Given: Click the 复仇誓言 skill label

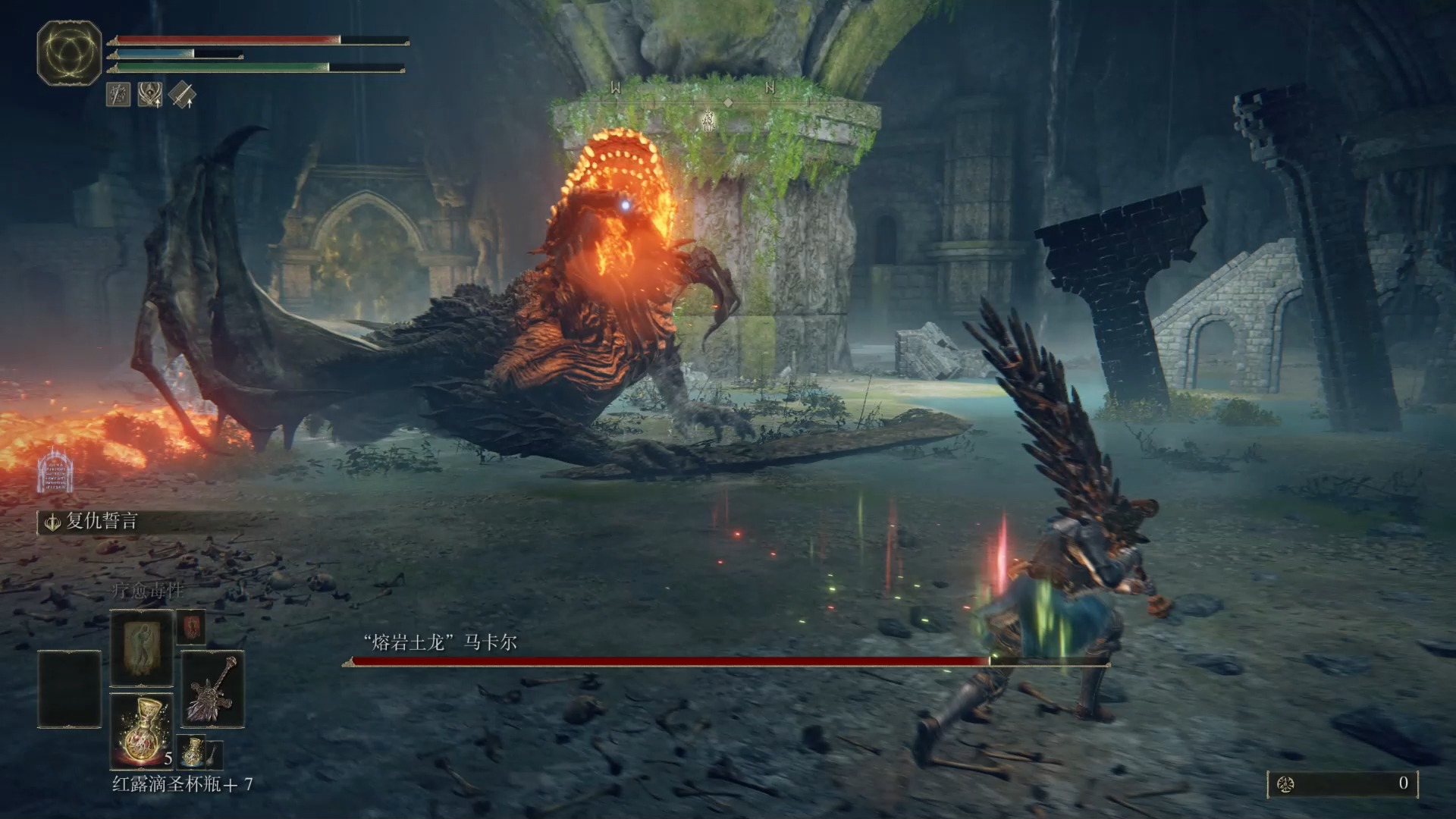Looking at the screenshot, I should coord(101,522).
